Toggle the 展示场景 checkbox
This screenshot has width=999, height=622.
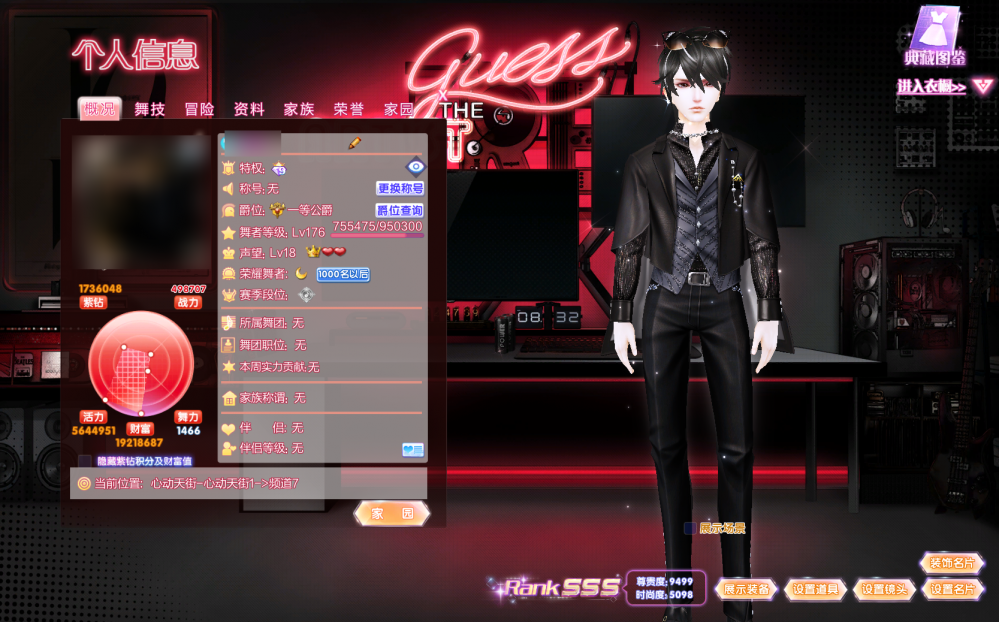pos(690,528)
